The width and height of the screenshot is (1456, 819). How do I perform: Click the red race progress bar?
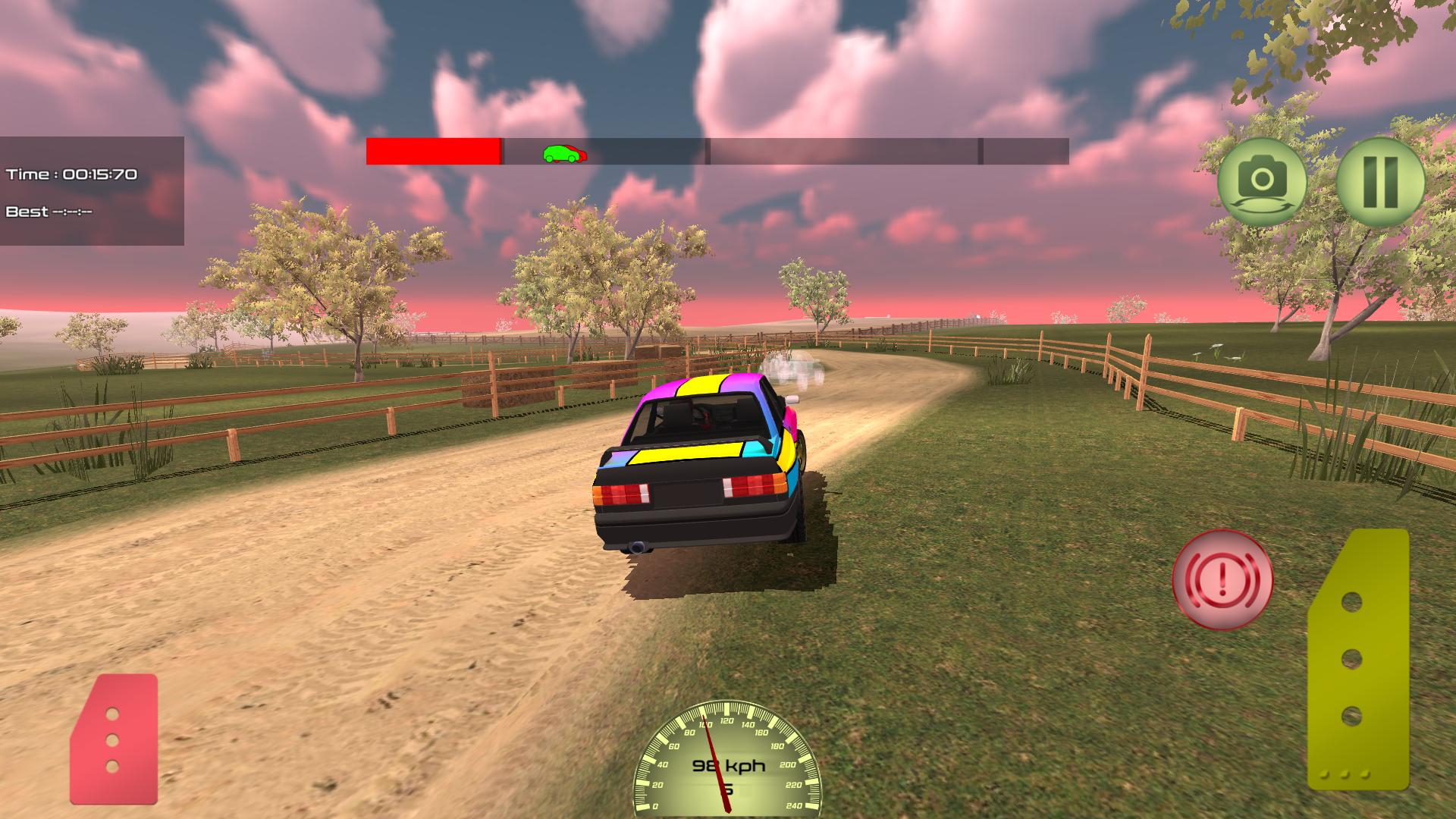click(x=432, y=152)
